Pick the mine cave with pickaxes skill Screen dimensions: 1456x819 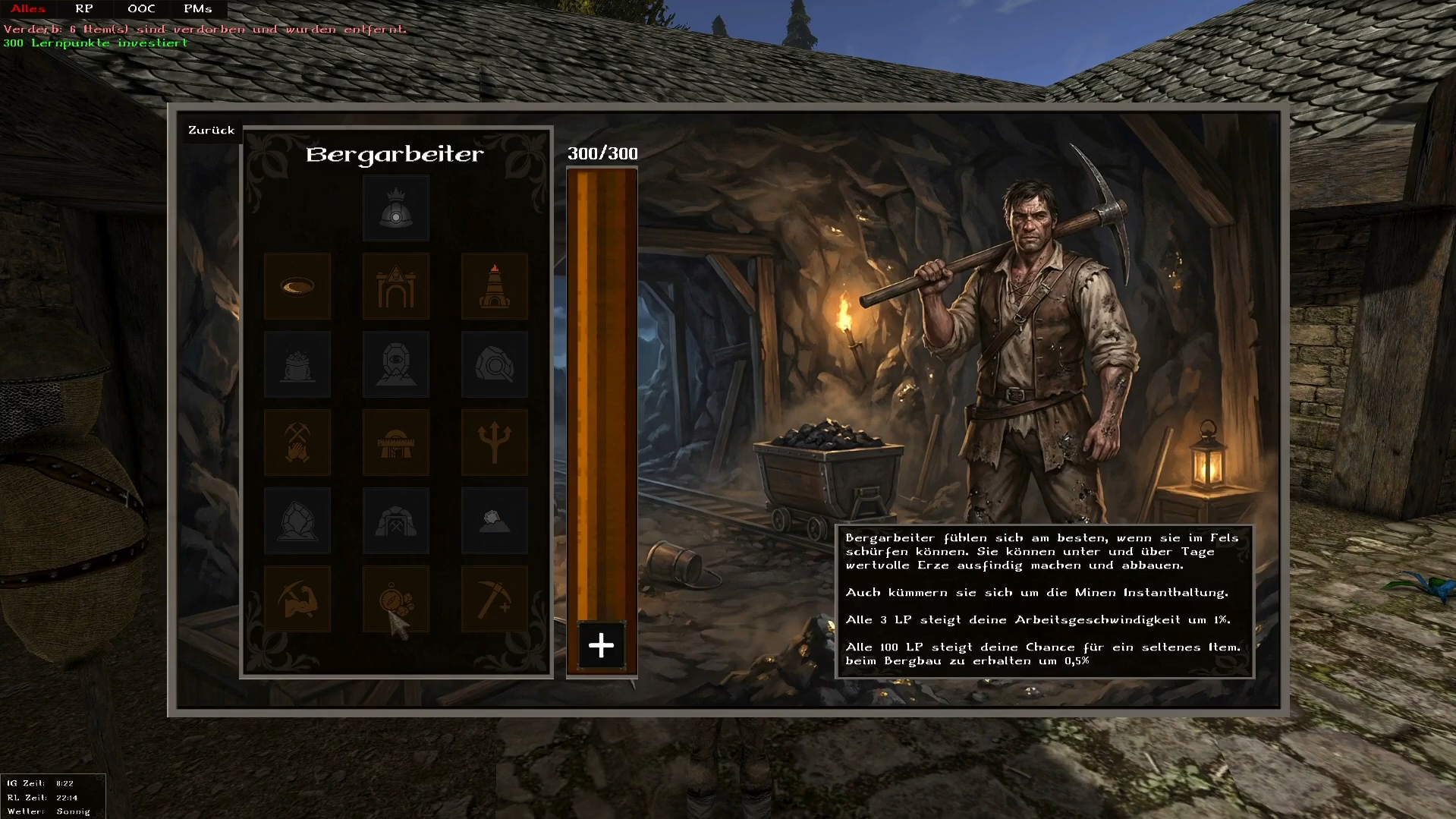pyautogui.click(x=396, y=521)
